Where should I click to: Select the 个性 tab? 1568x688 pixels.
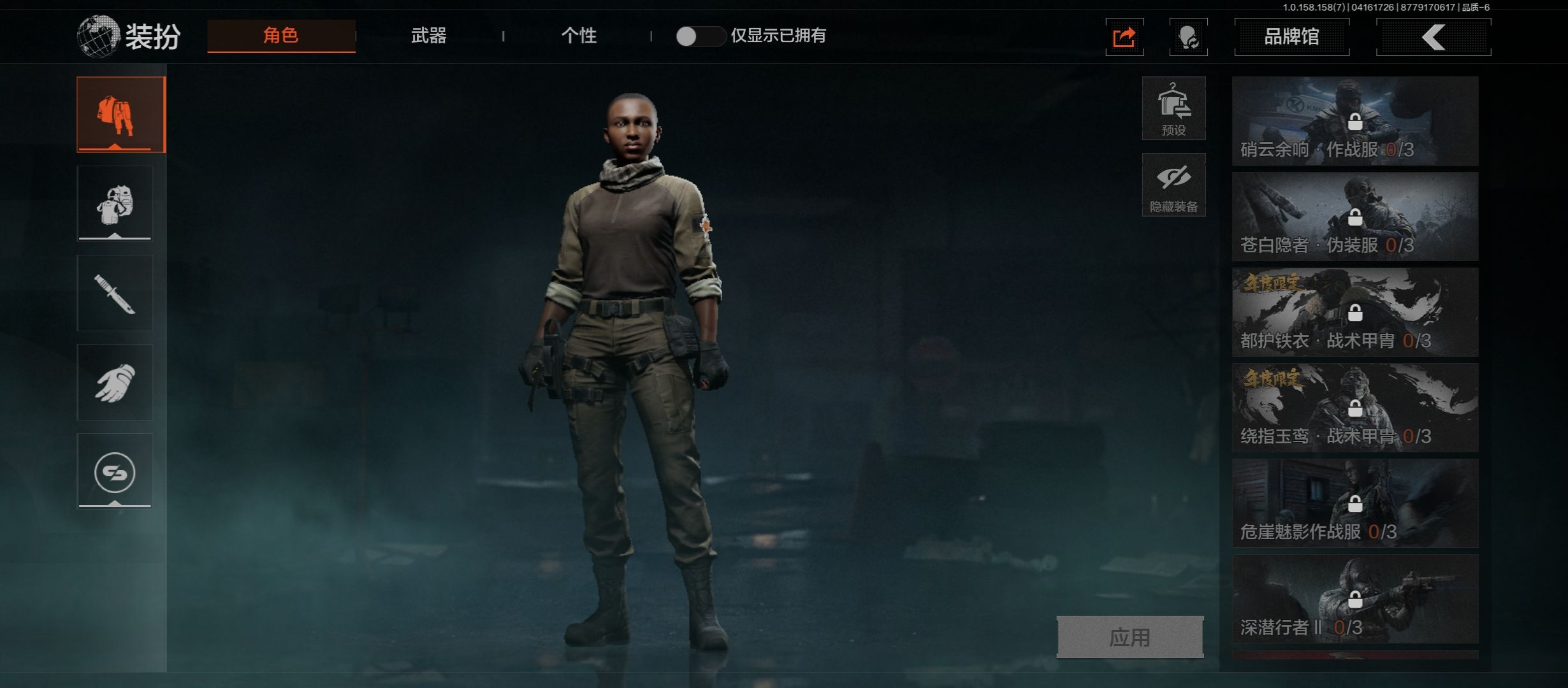coord(579,36)
